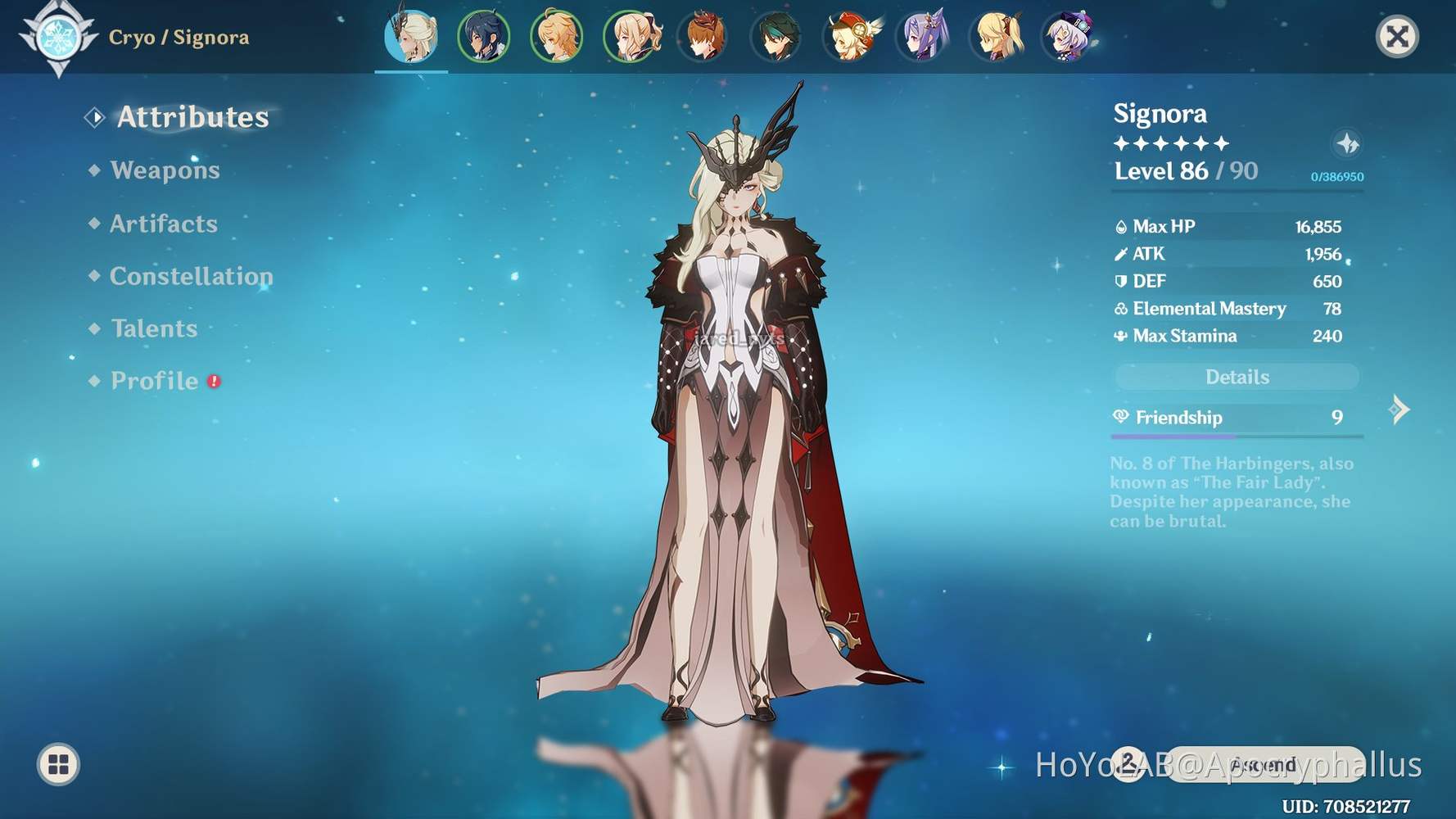
Task: Open the Artifacts tab
Action: [163, 224]
